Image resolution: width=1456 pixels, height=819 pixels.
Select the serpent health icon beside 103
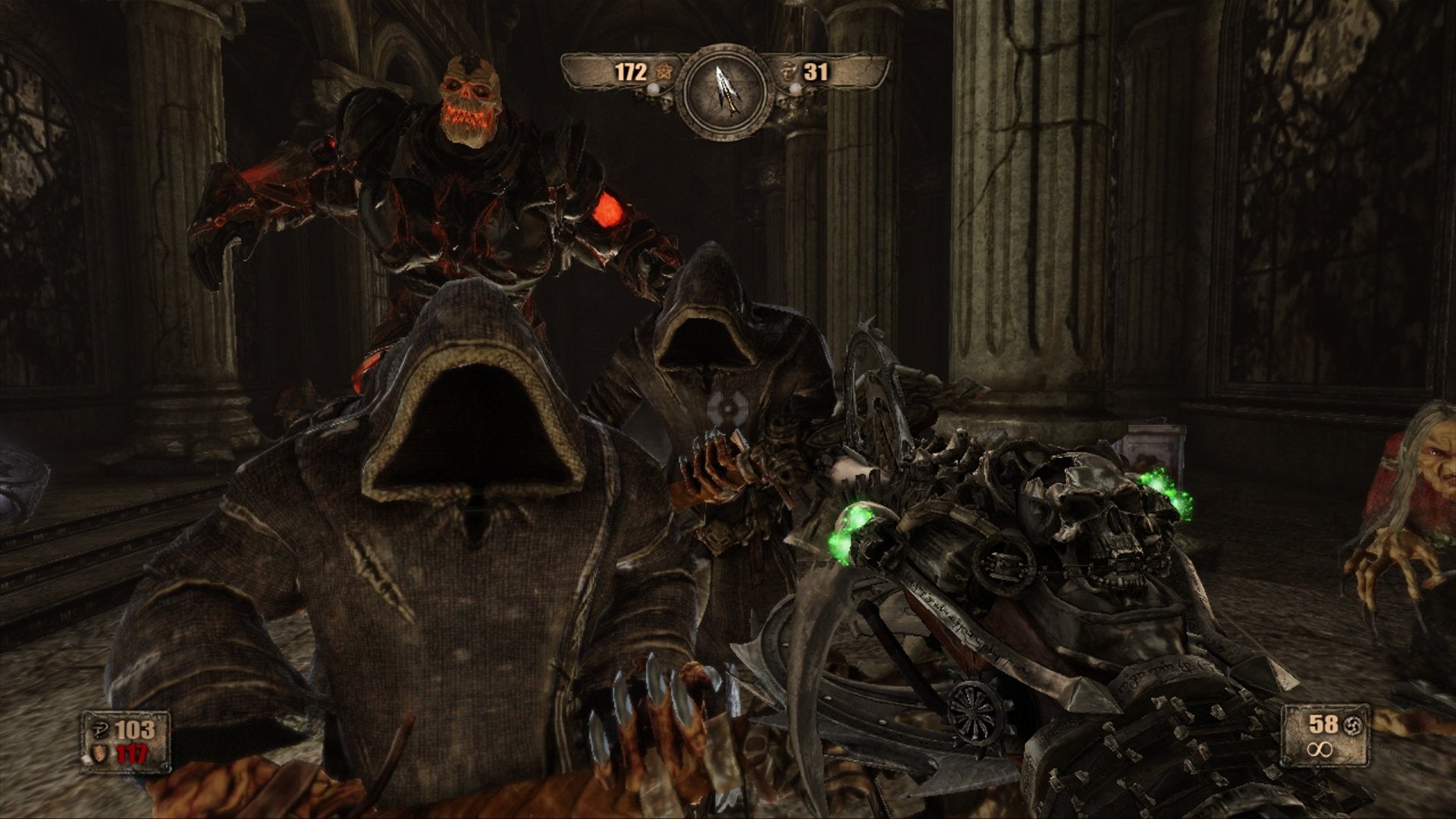[99, 729]
